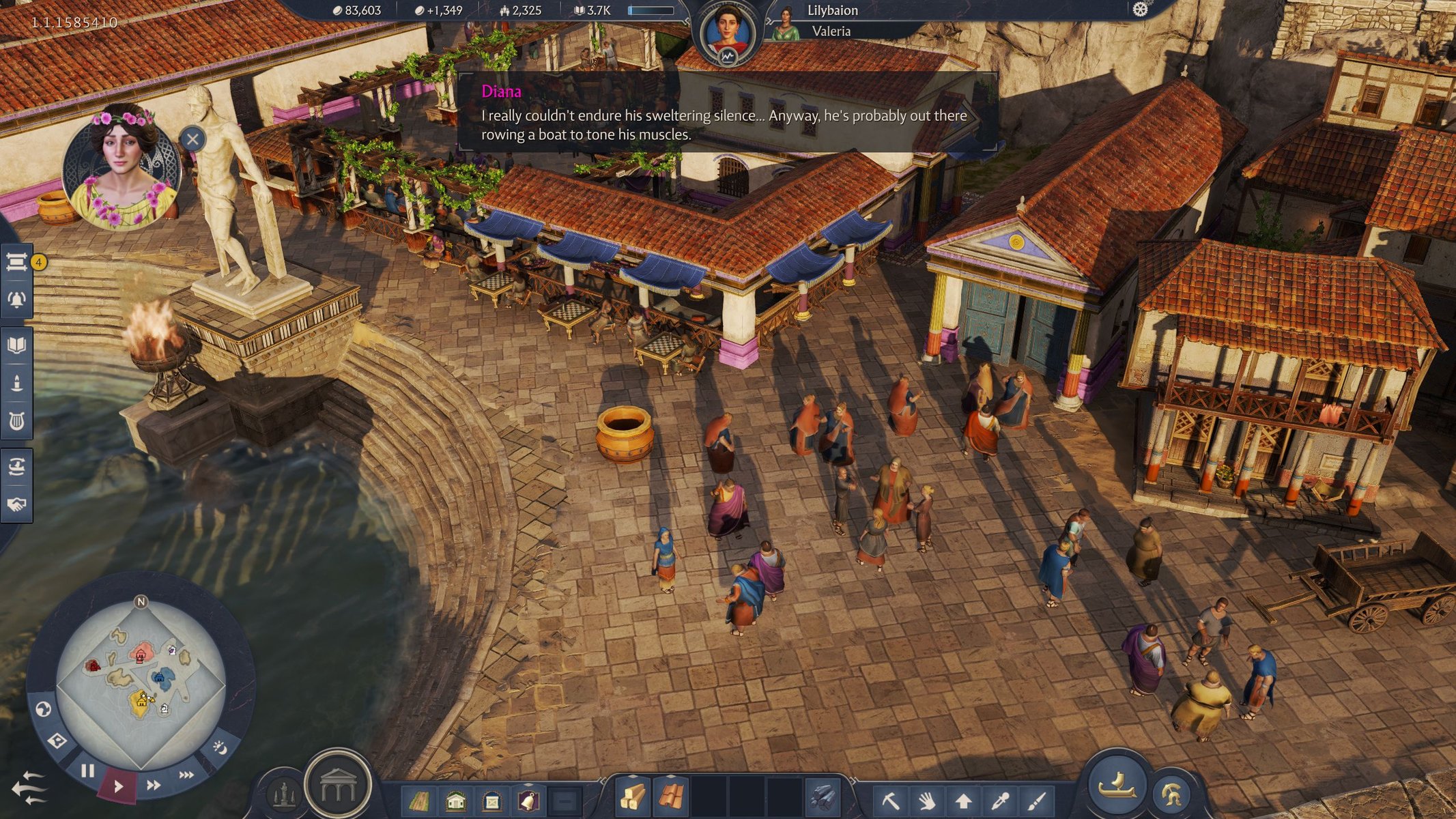Open the golden ship menu button
1456x819 pixels.
click(x=1117, y=784)
